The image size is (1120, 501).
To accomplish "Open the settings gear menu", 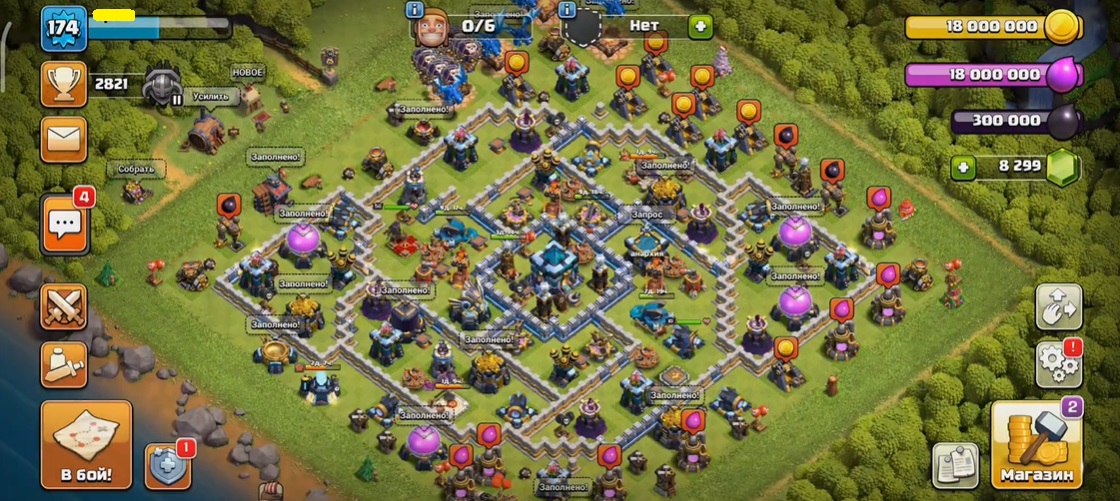I will (1058, 364).
